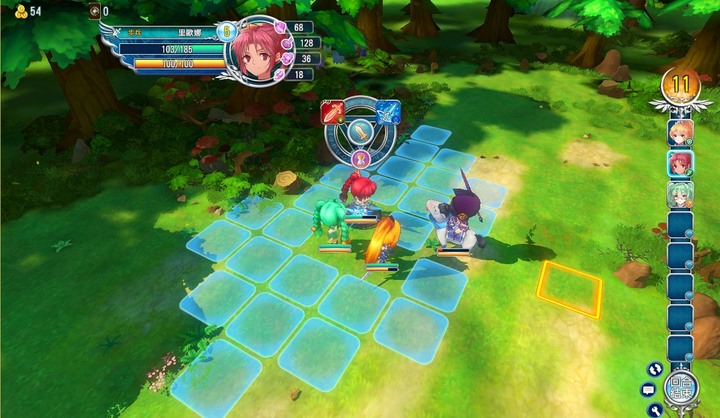Open the small wrench settings icon
The image size is (720, 418).
point(656,409)
